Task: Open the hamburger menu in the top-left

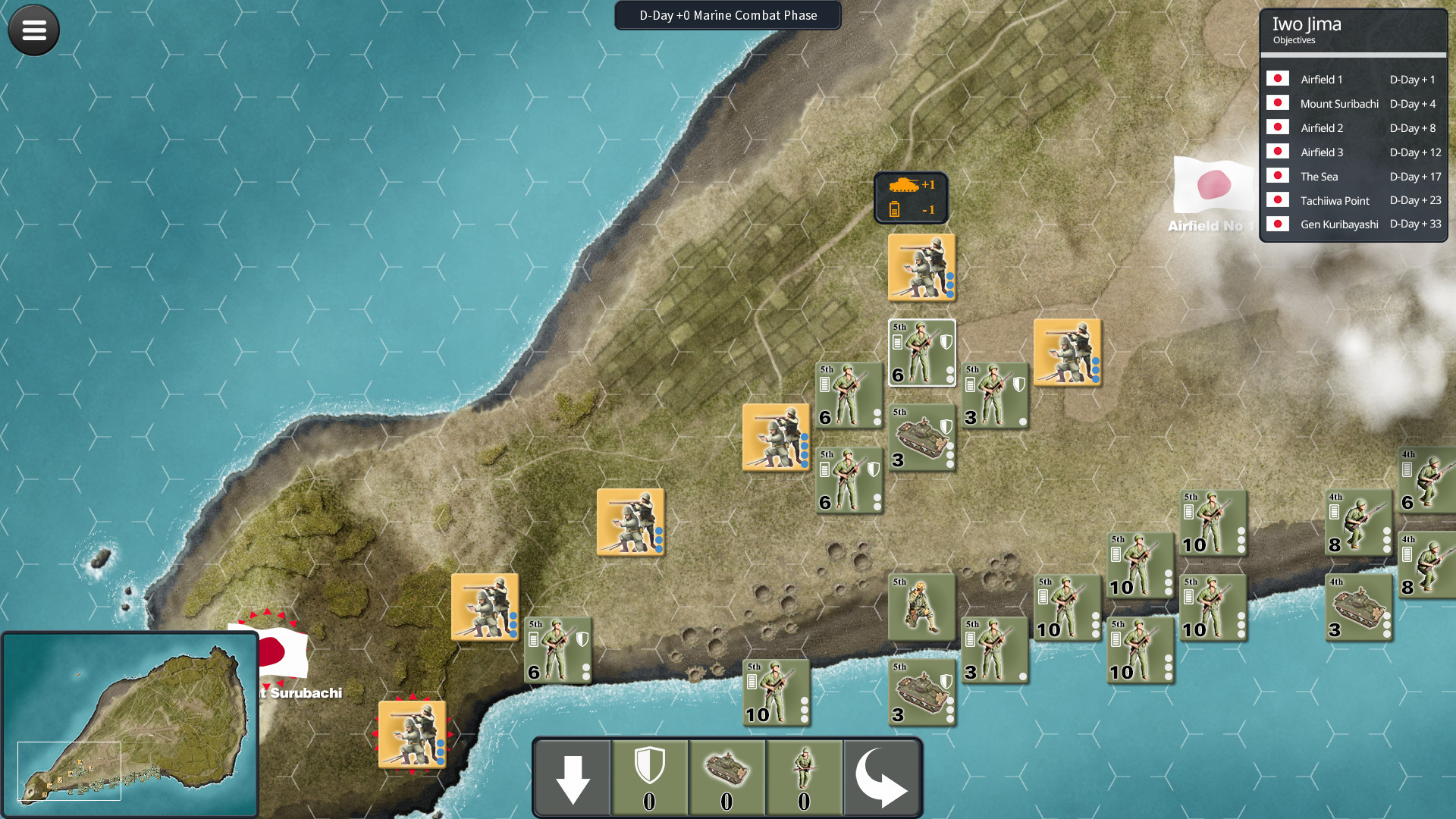Action: (33, 30)
